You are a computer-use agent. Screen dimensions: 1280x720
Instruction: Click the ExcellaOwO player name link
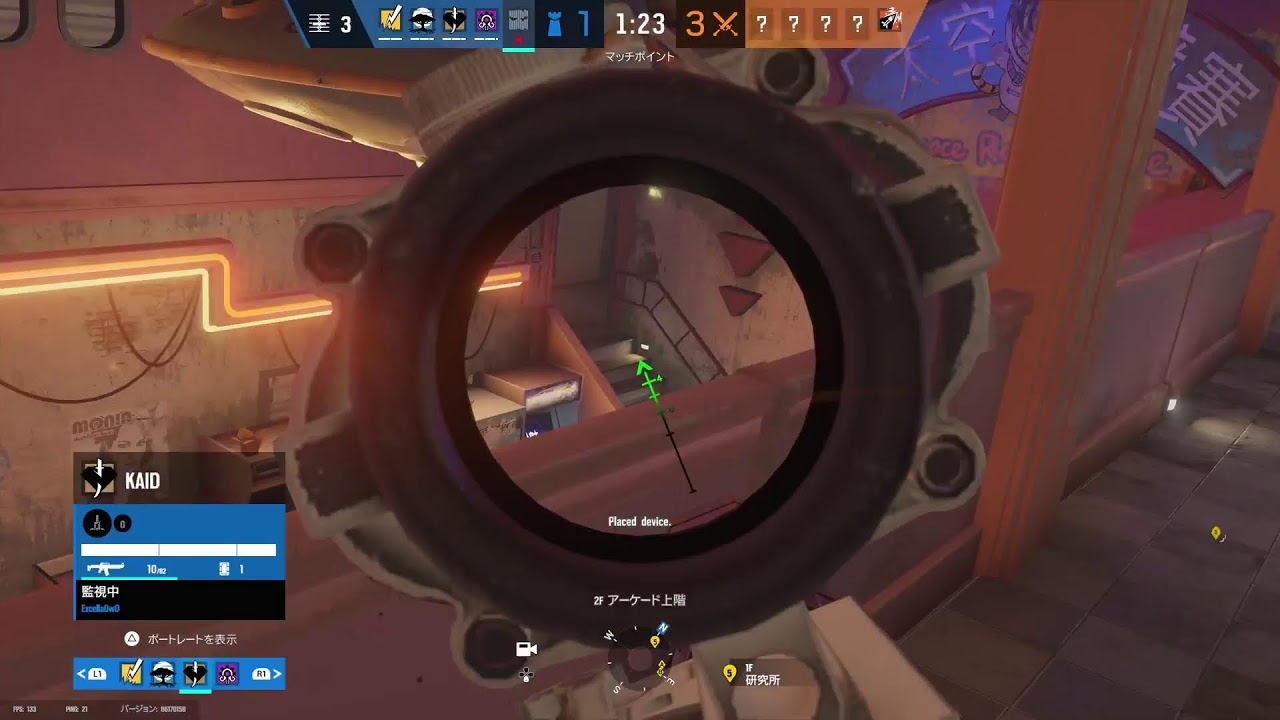pyautogui.click(x=101, y=608)
